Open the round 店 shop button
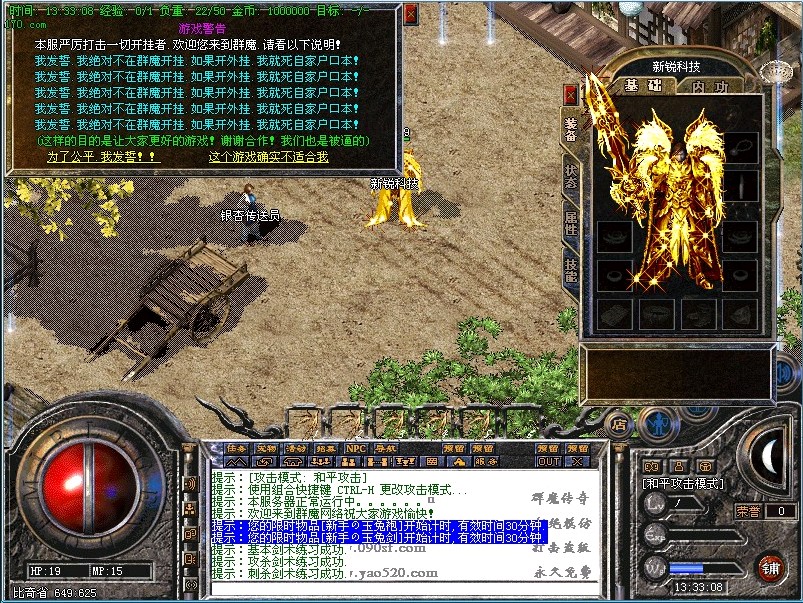 [619, 425]
